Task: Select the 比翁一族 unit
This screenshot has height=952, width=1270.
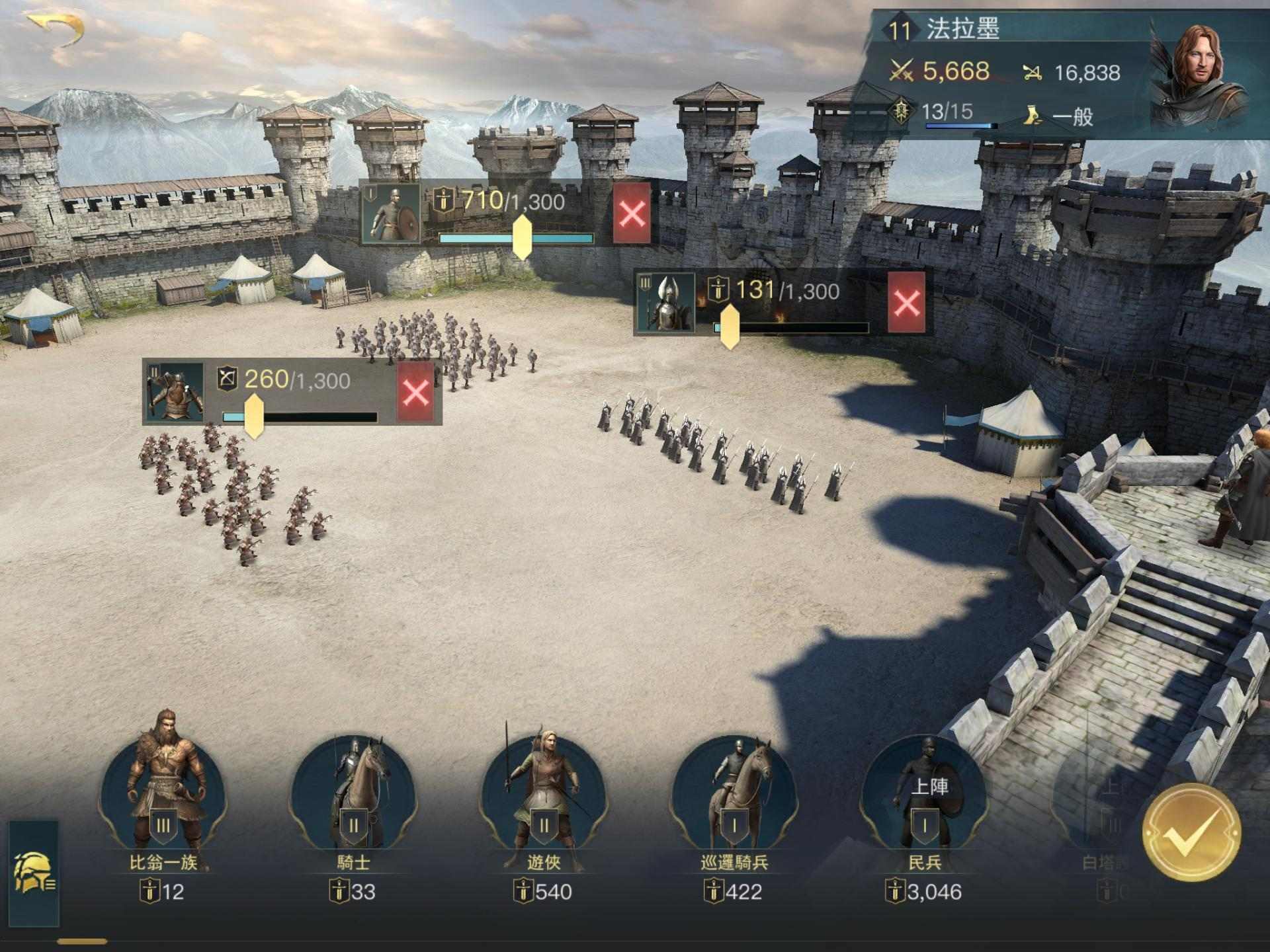Action: point(163,793)
